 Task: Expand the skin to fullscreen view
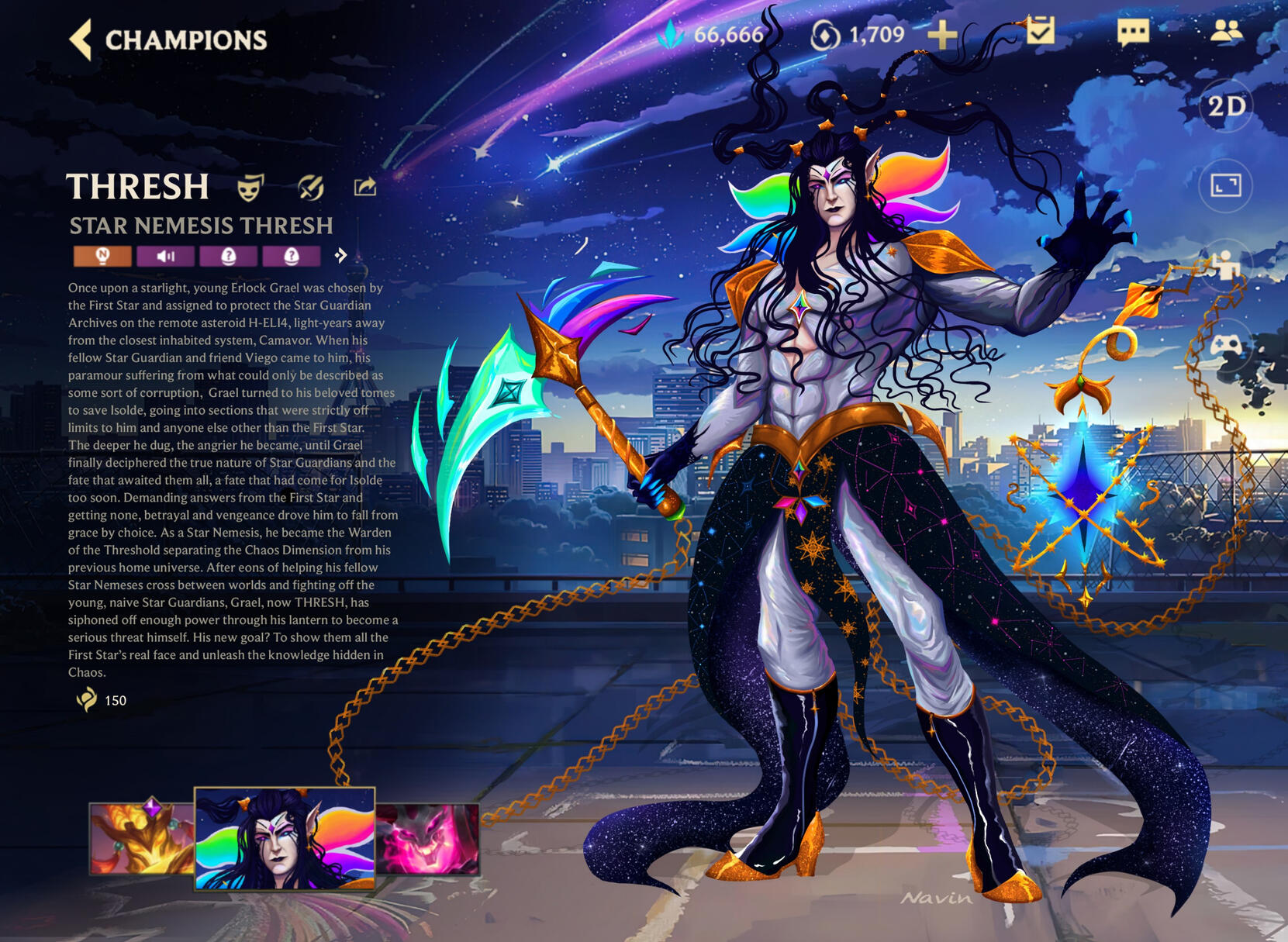click(x=1226, y=185)
